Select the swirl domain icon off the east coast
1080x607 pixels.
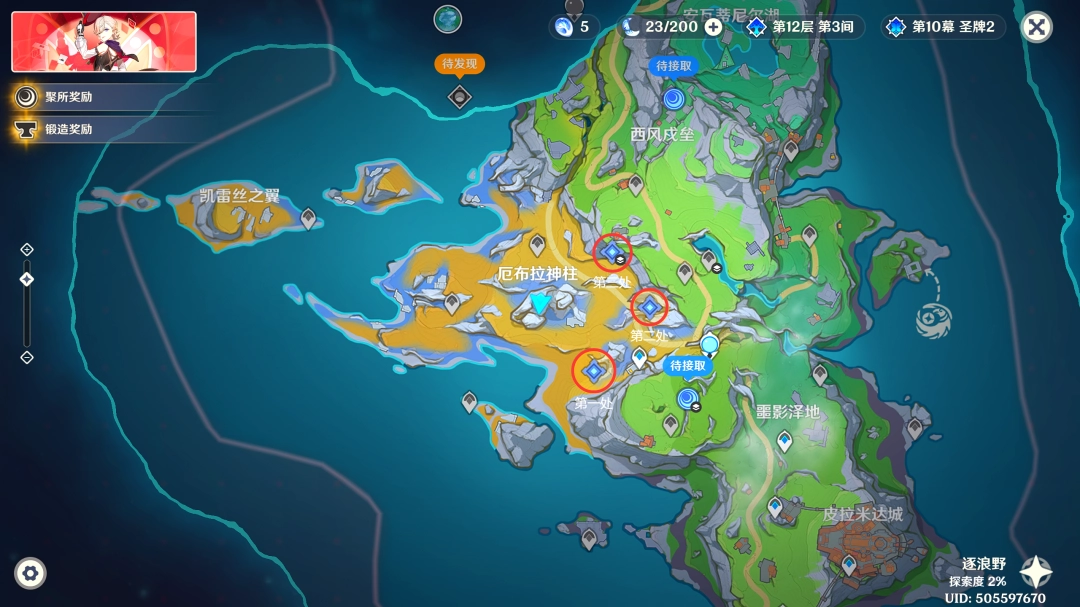[x=931, y=319]
